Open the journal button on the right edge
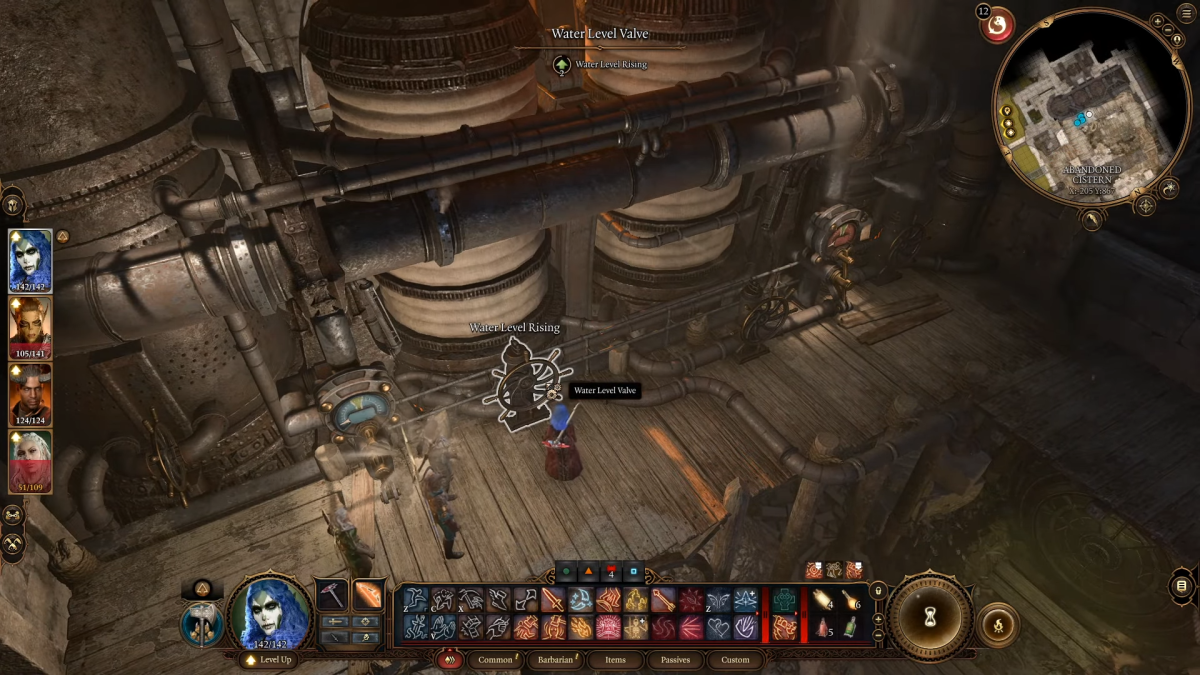The width and height of the screenshot is (1200, 675). tap(1182, 586)
